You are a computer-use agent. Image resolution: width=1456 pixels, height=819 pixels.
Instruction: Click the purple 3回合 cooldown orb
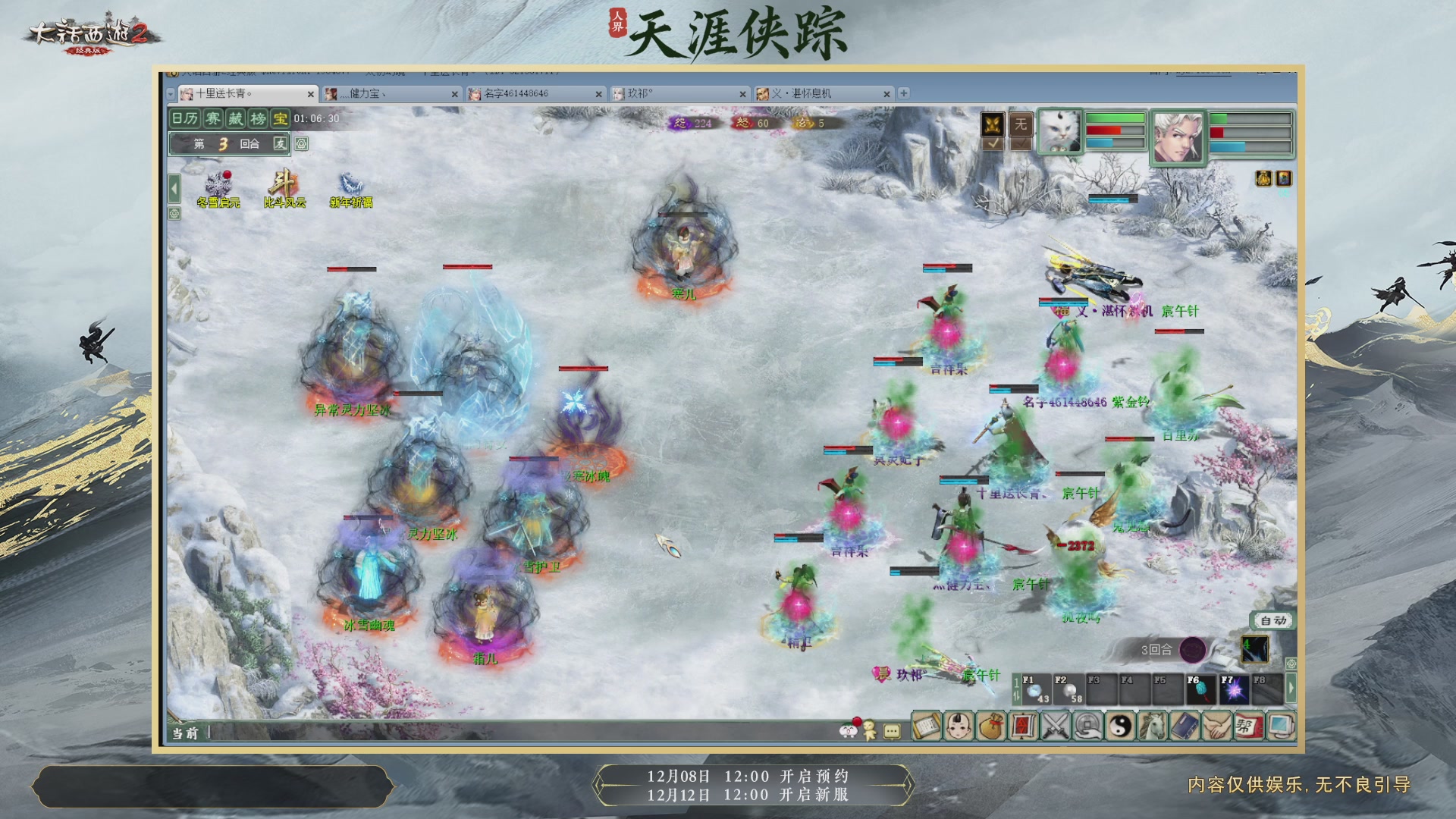pos(1194,650)
